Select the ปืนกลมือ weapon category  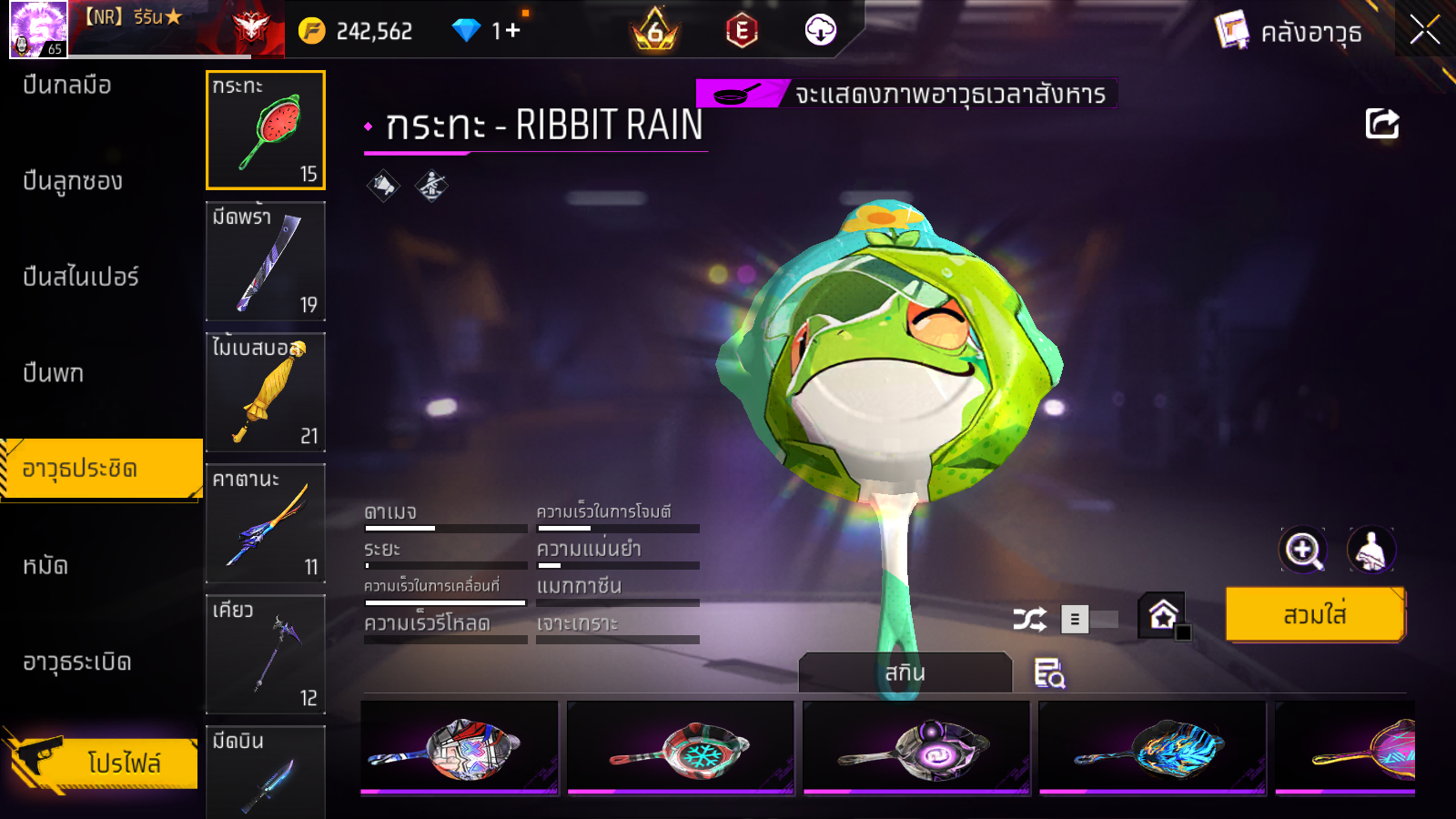(x=68, y=86)
